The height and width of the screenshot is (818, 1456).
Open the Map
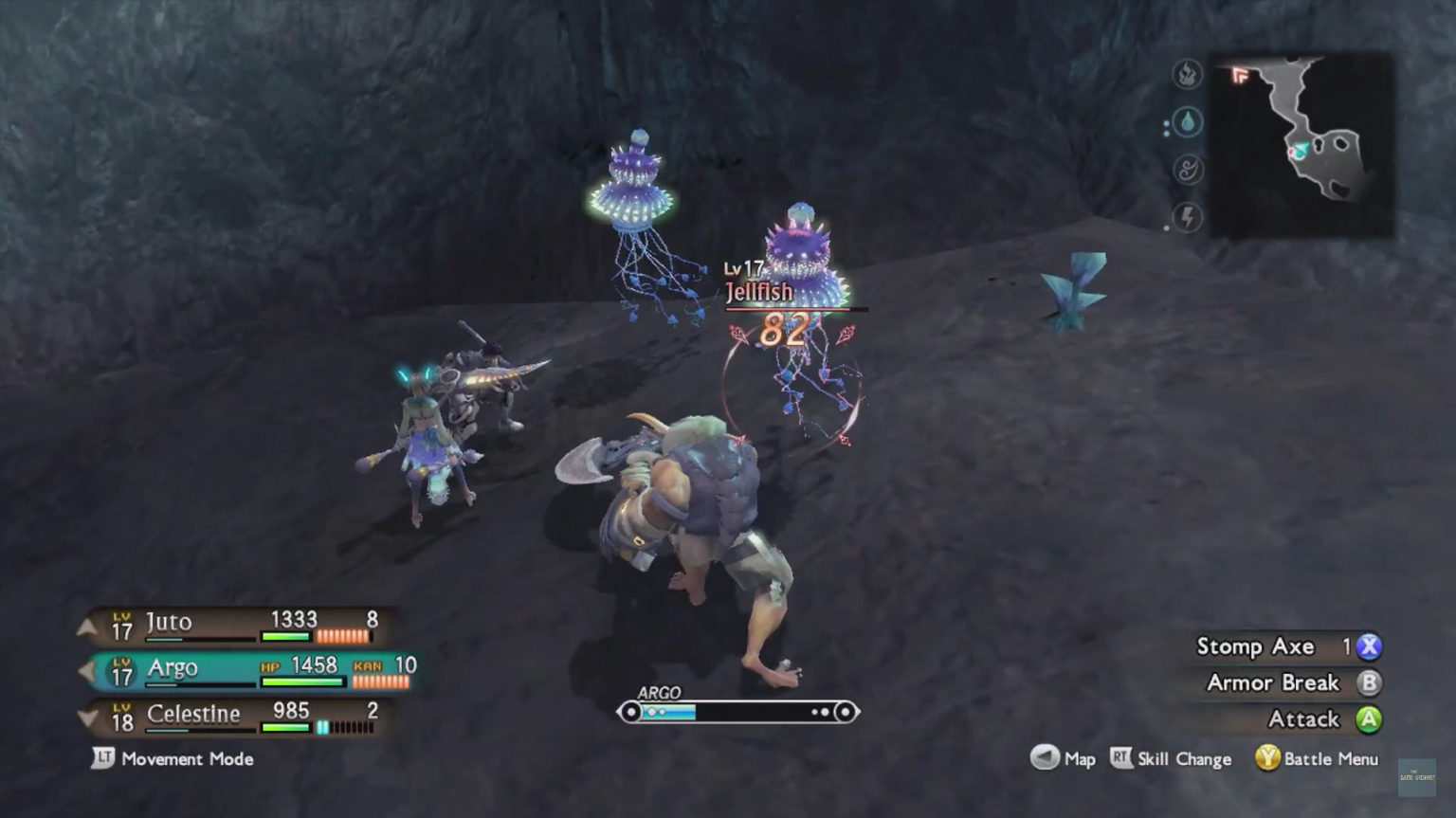(1079, 759)
